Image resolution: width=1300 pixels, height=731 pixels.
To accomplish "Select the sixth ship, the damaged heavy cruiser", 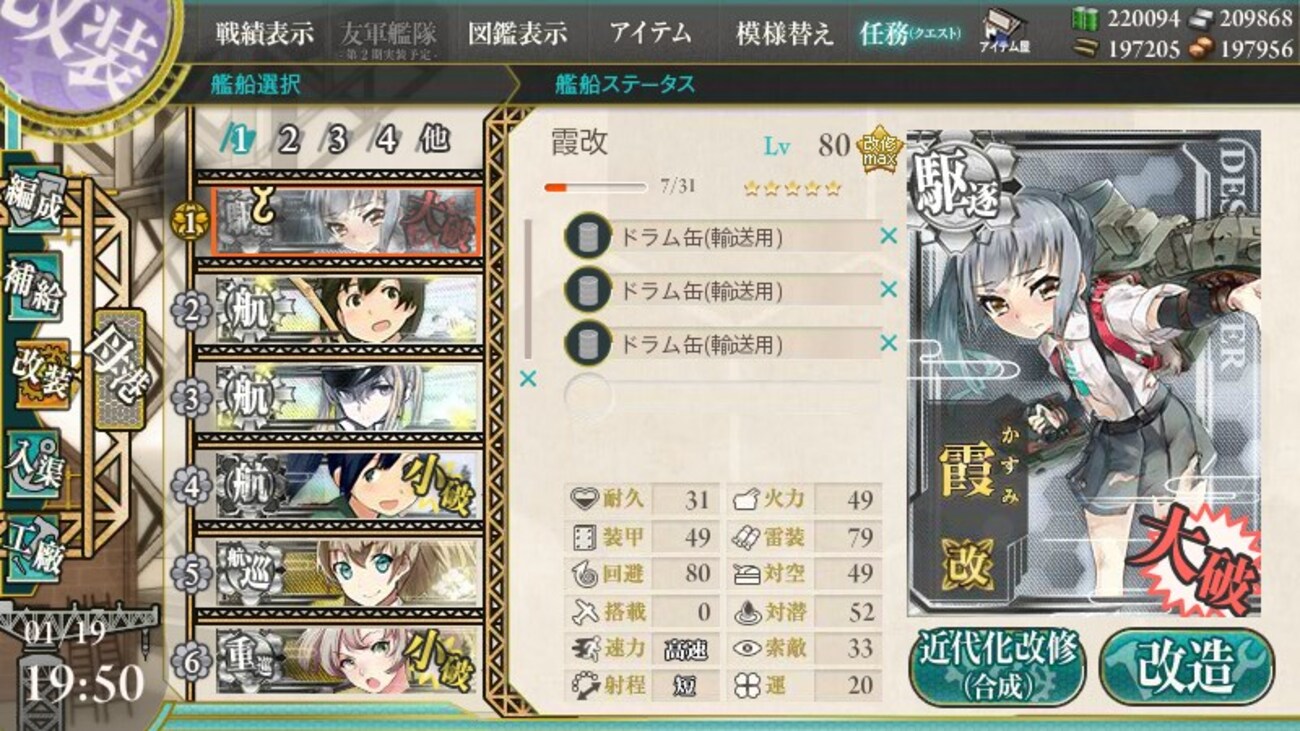I will (345, 661).
